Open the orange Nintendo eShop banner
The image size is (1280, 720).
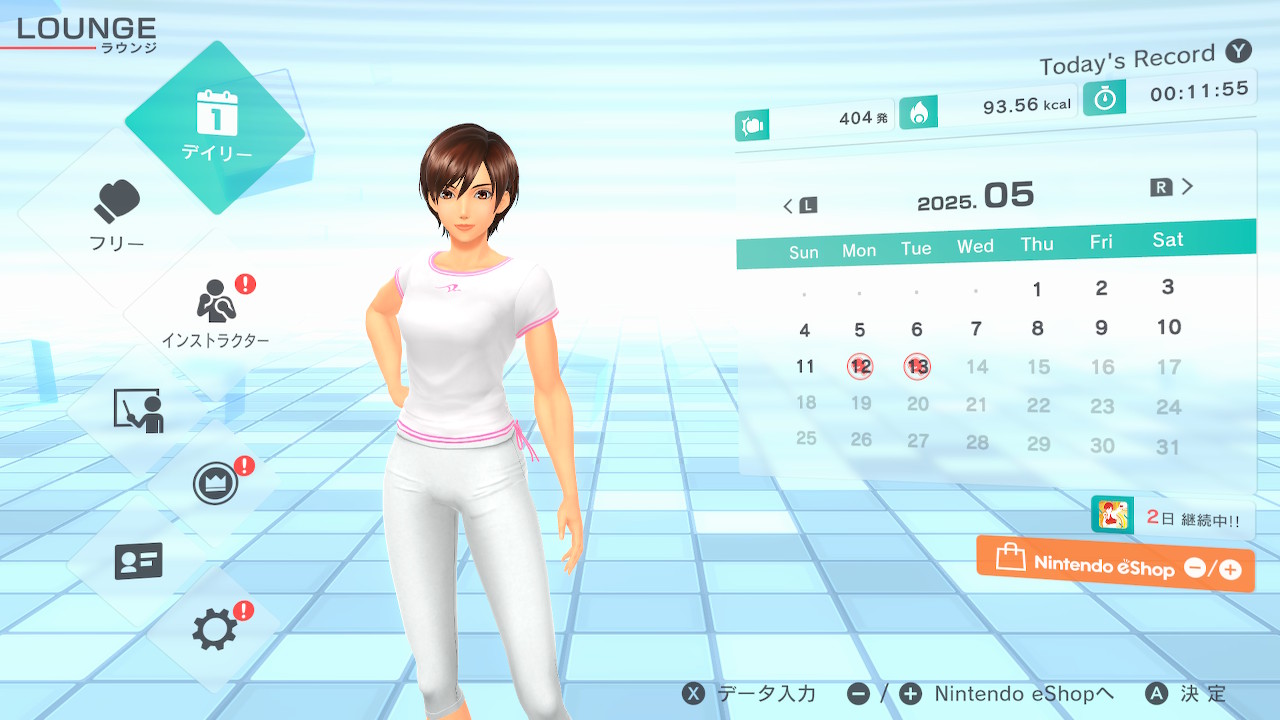coord(1115,564)
